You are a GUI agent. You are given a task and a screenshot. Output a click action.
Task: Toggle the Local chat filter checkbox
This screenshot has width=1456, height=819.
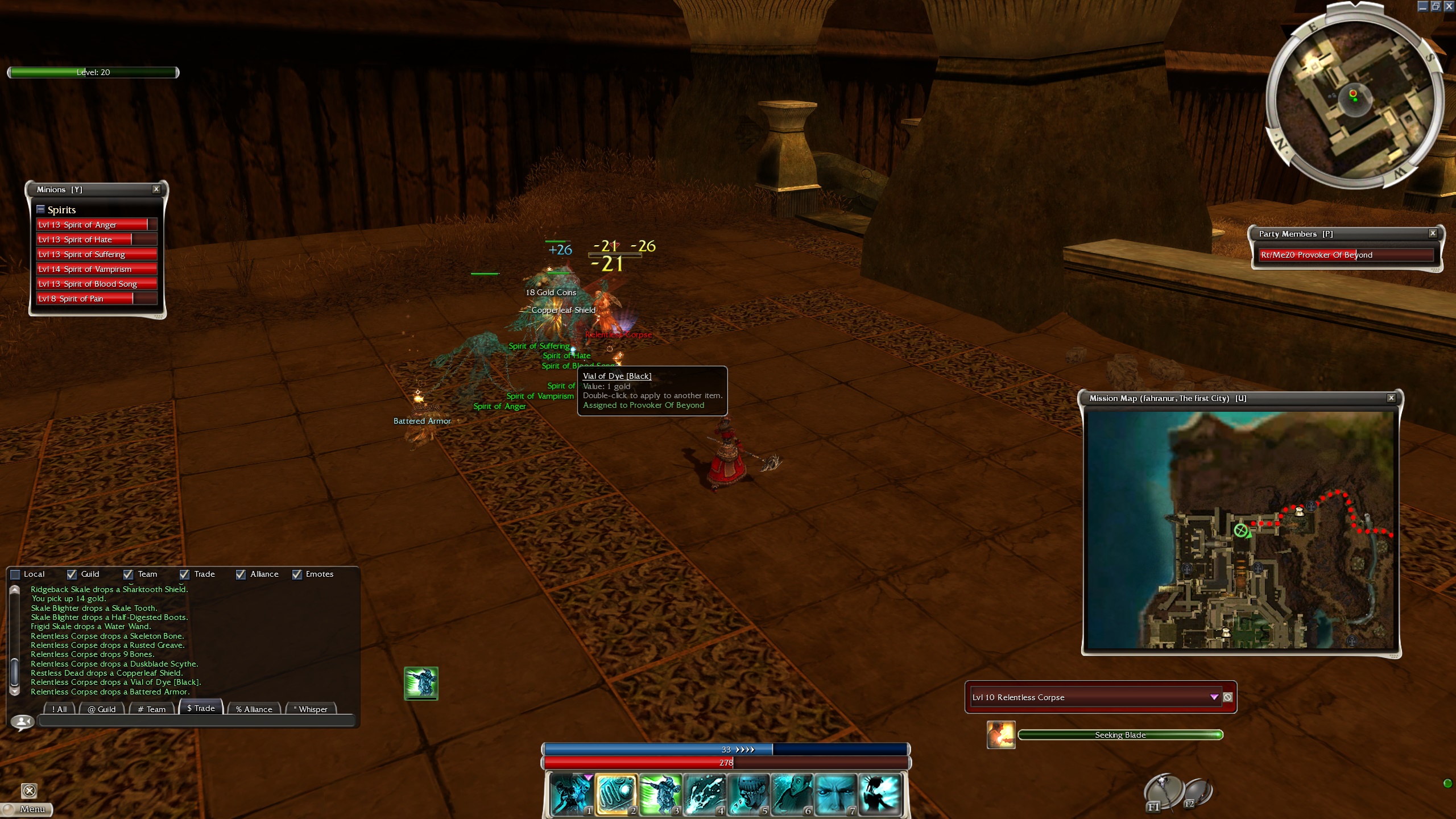16,574
